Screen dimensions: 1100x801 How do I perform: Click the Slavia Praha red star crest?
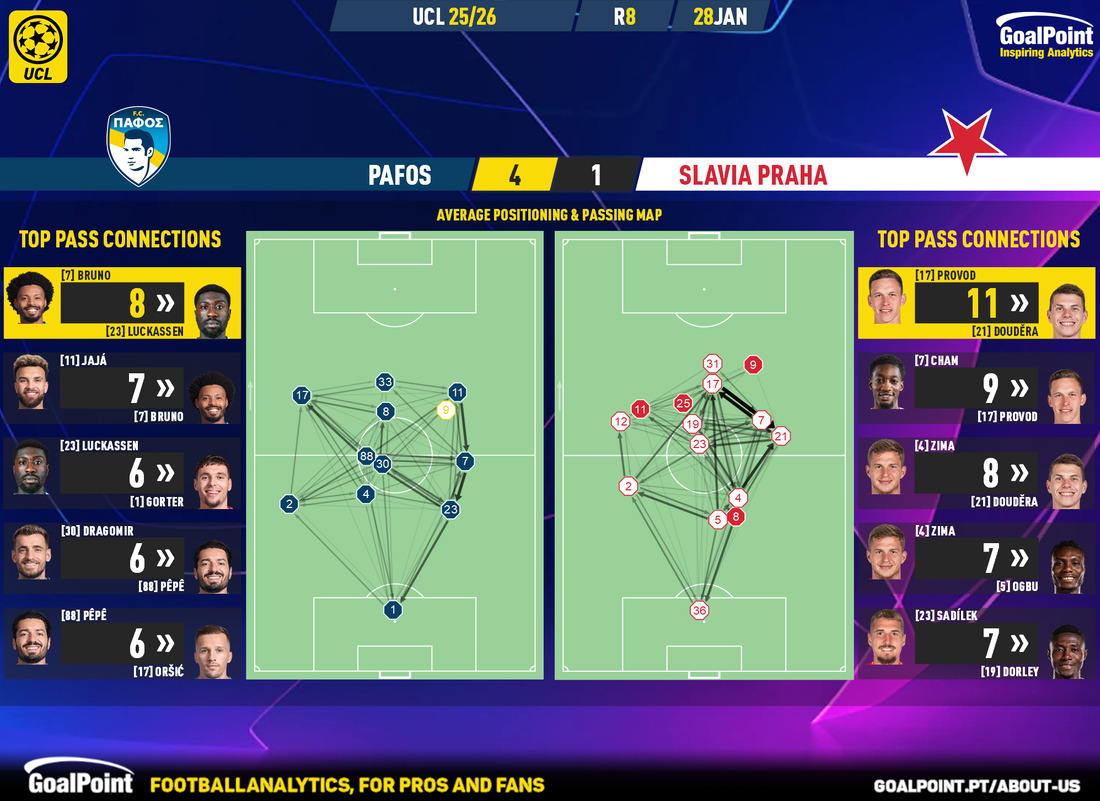tap(966, 140)
